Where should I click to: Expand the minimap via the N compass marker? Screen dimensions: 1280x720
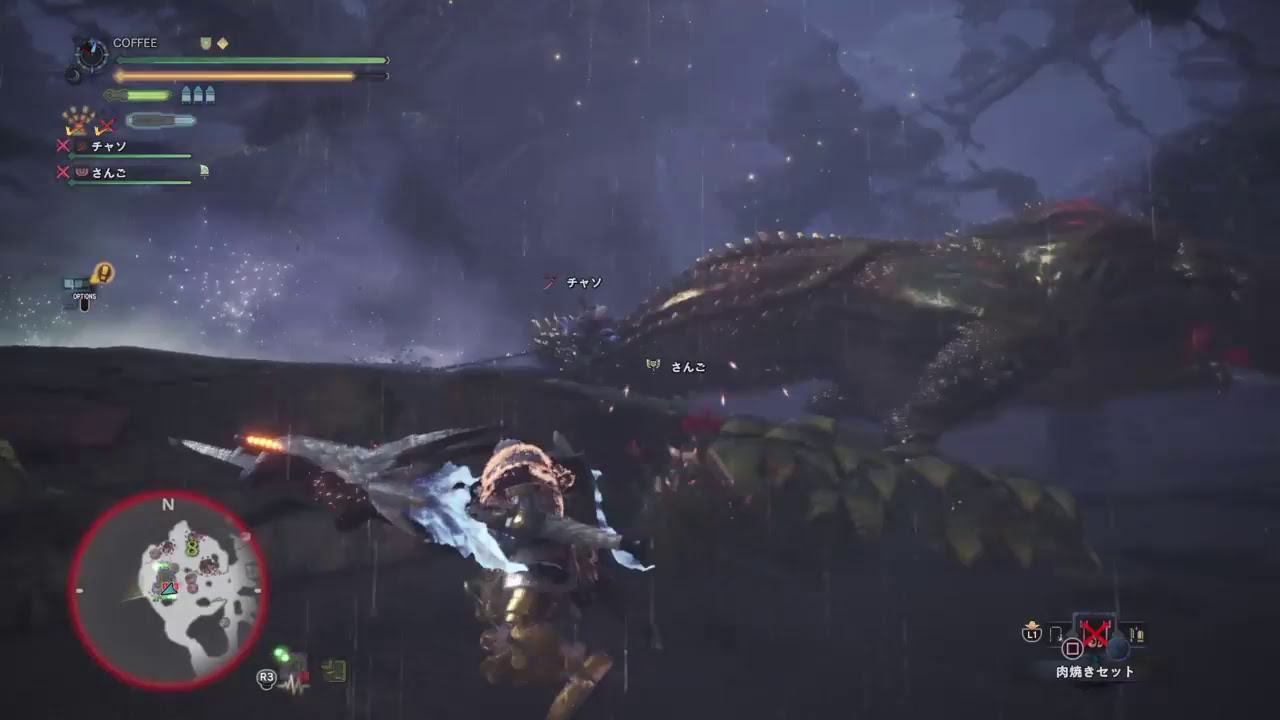[167, 506]
